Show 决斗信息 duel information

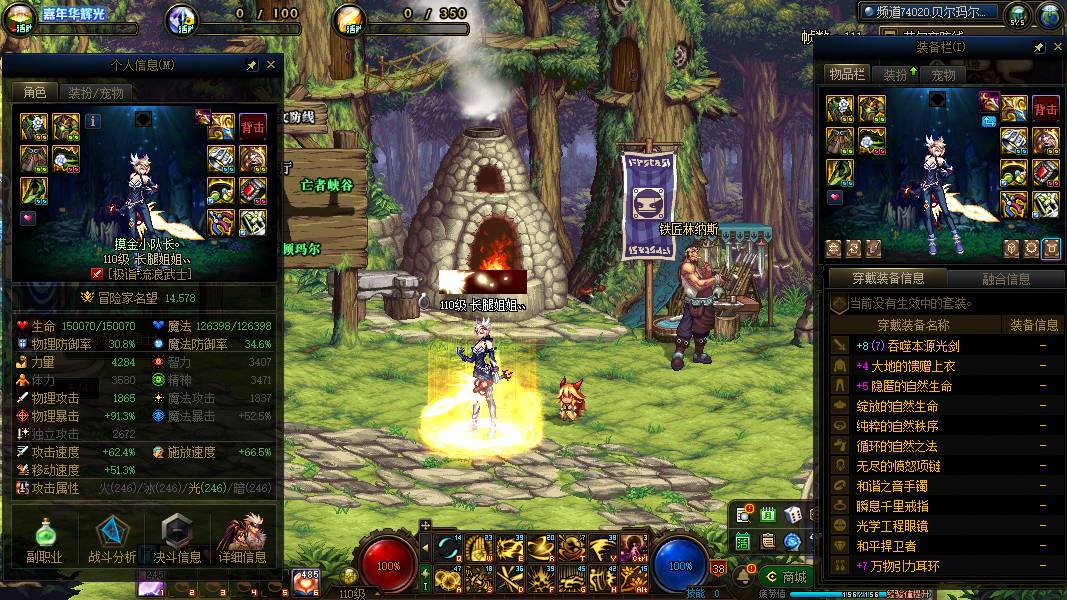(x=177, y=540)
